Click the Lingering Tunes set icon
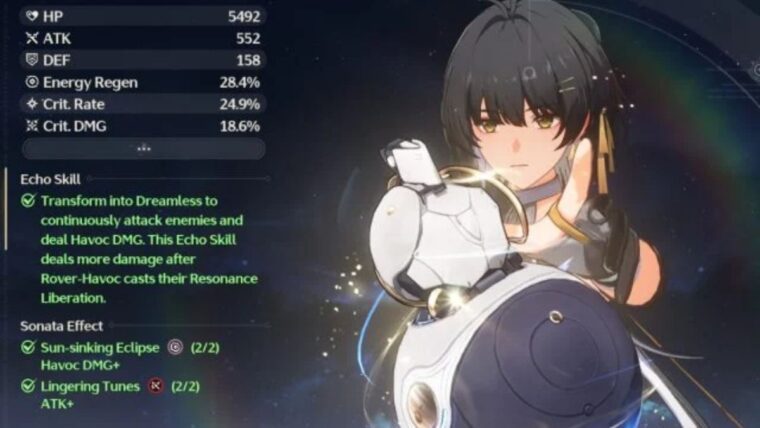 155,385
